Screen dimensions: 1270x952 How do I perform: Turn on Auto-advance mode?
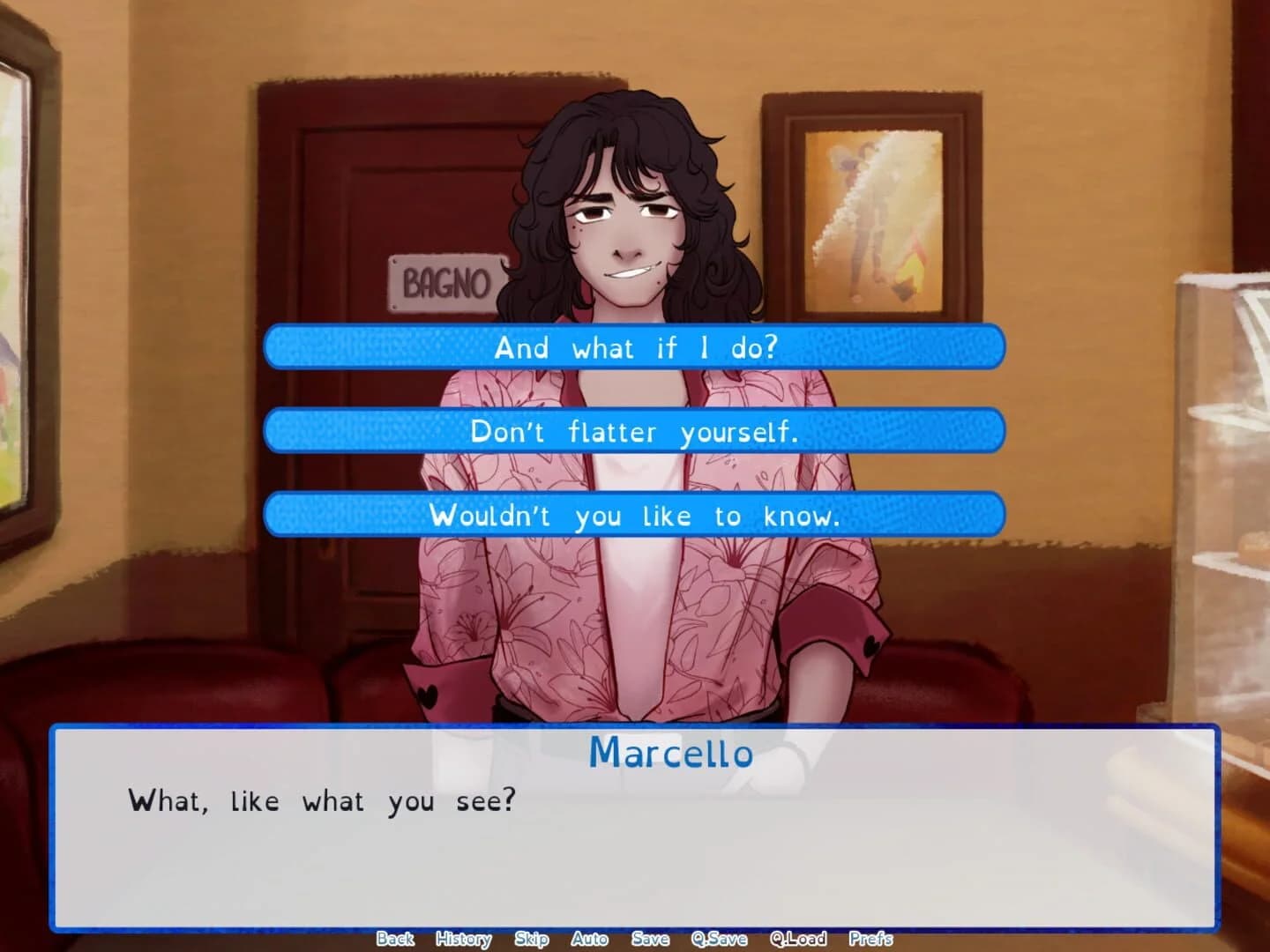589,939
